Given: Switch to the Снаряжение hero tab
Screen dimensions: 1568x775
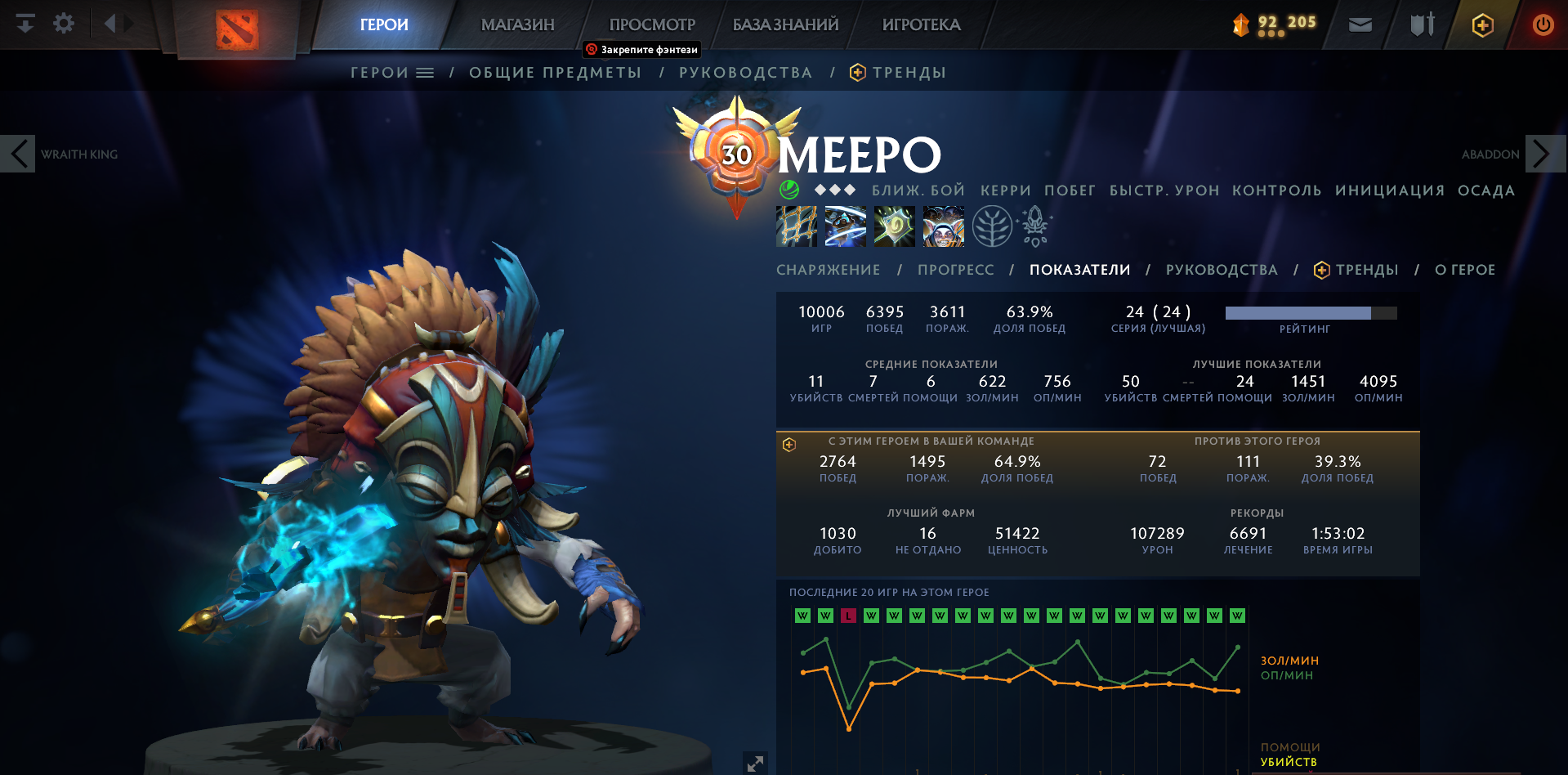Looking at the screenshot, I should (828, 270).
